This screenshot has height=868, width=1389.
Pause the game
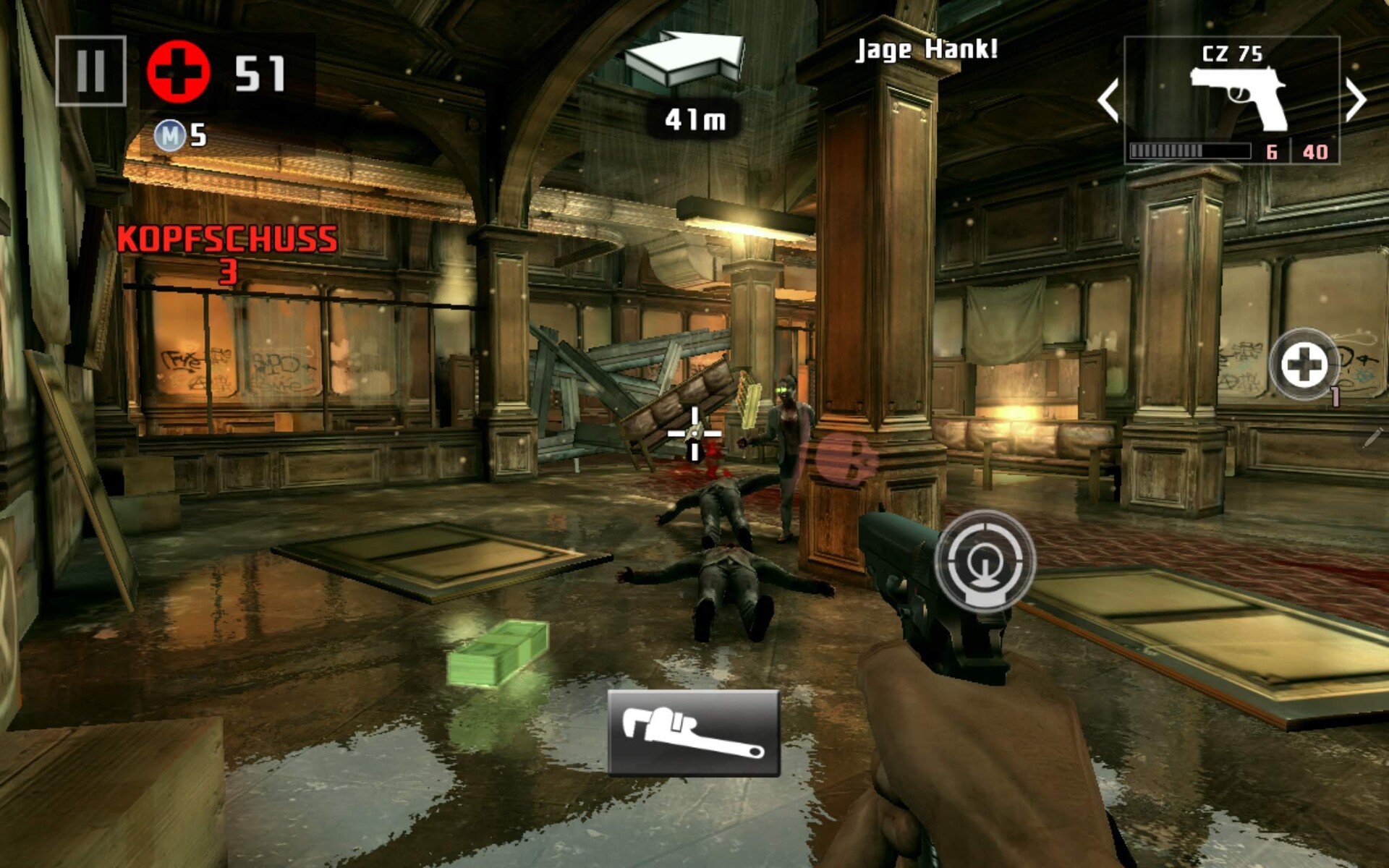click(90, 71)
